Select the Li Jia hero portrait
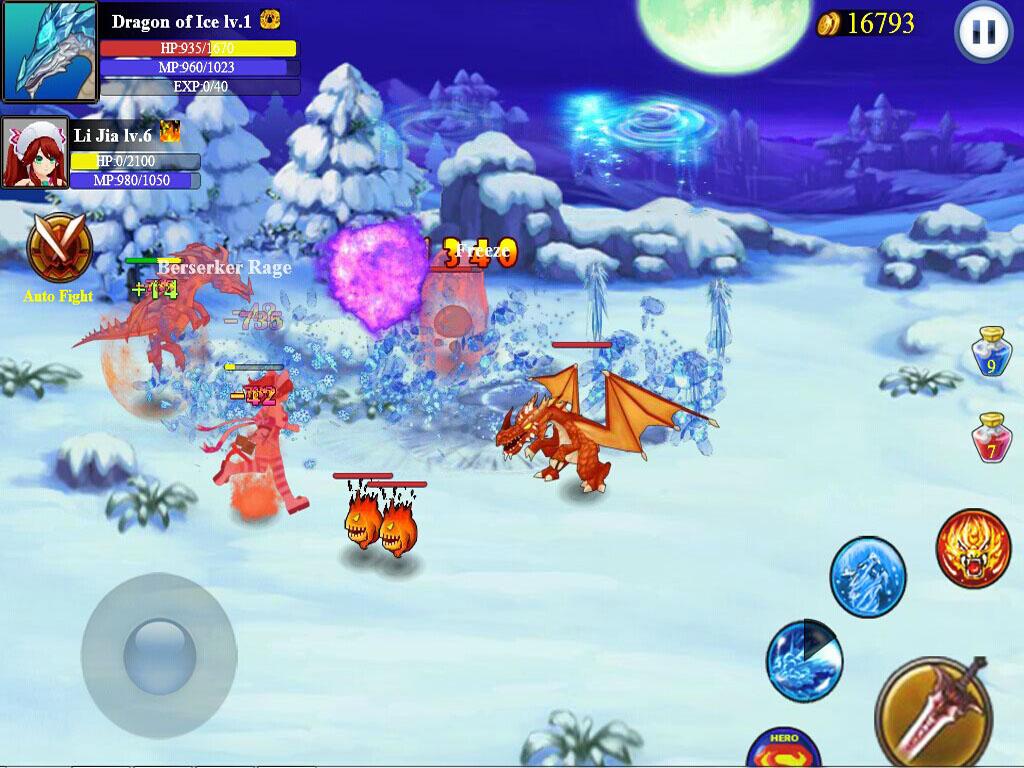The height and width of the screenshot is (768, 1024). (x=35, y=153)
